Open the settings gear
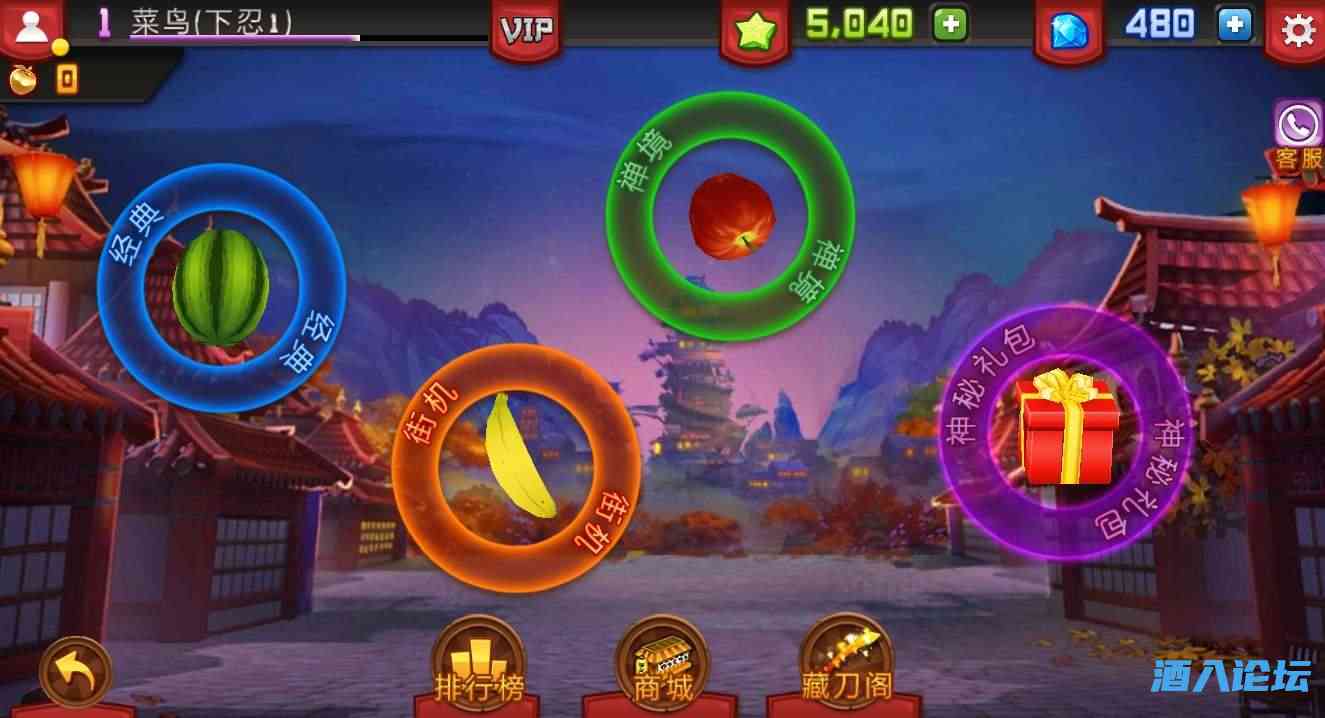Image resolution: width=1325 pixels, height=718 pixels. (1297, 31)
